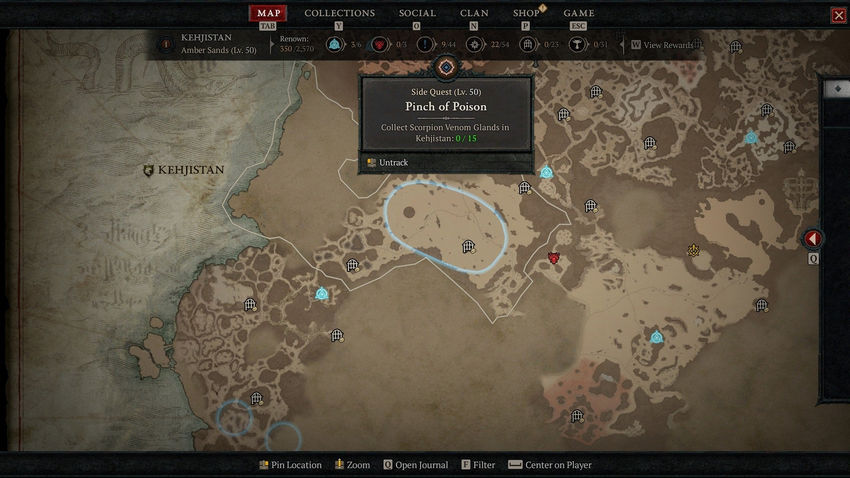Go to the Shop tab
The image size is (850, 478).
526,13
